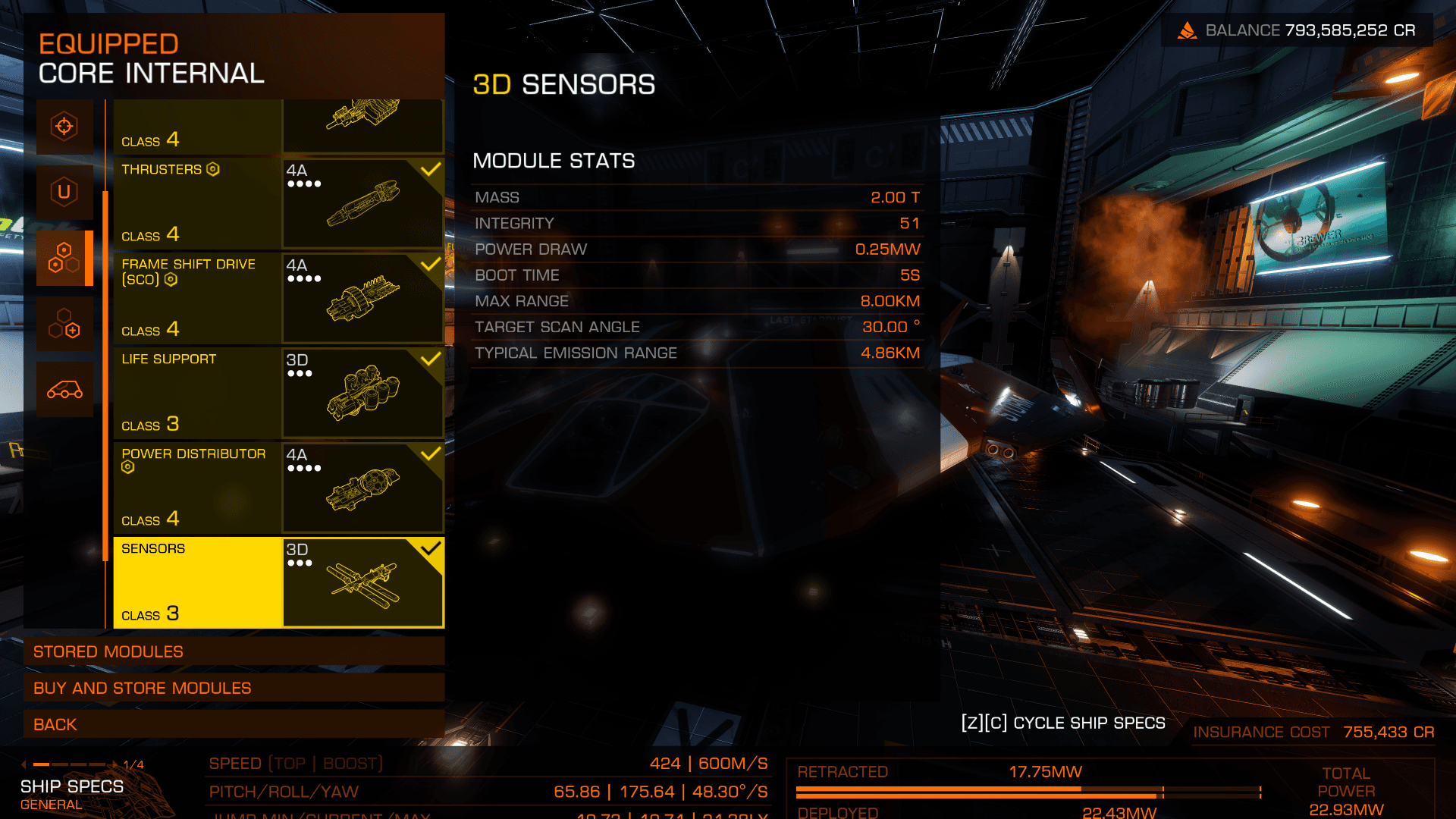Open the utility mounts U category
Screen dimensions: 1456x819
[x=64, y=192]
